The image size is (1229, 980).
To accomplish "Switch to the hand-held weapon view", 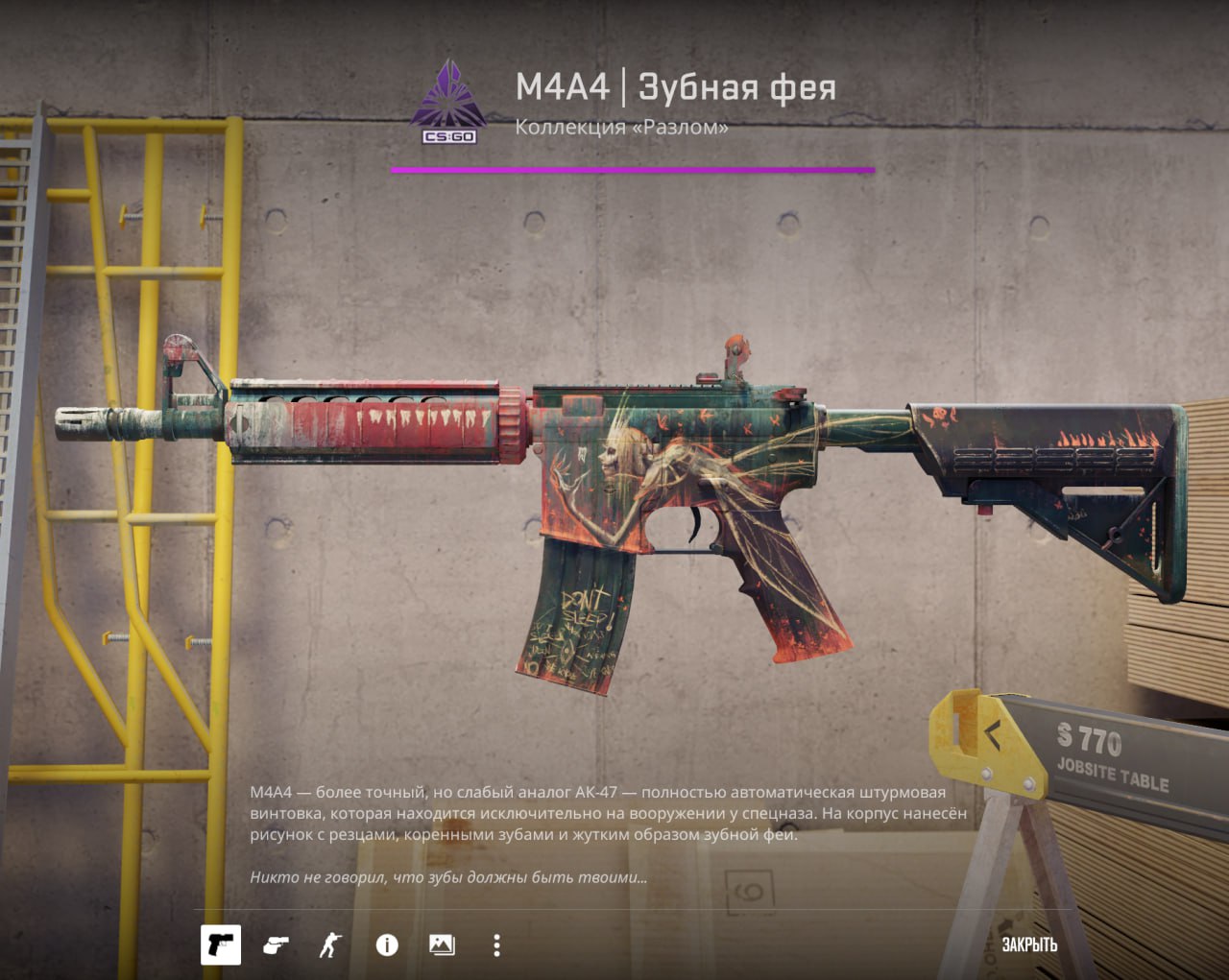I will [x=276, y=945].
